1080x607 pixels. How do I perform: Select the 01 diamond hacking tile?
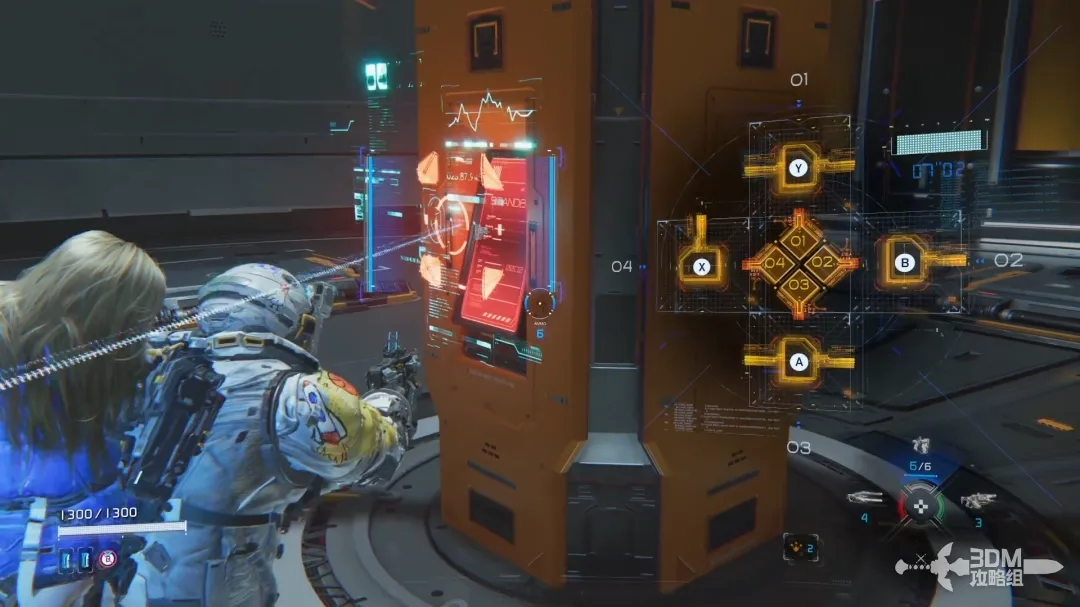click(798, 242)
